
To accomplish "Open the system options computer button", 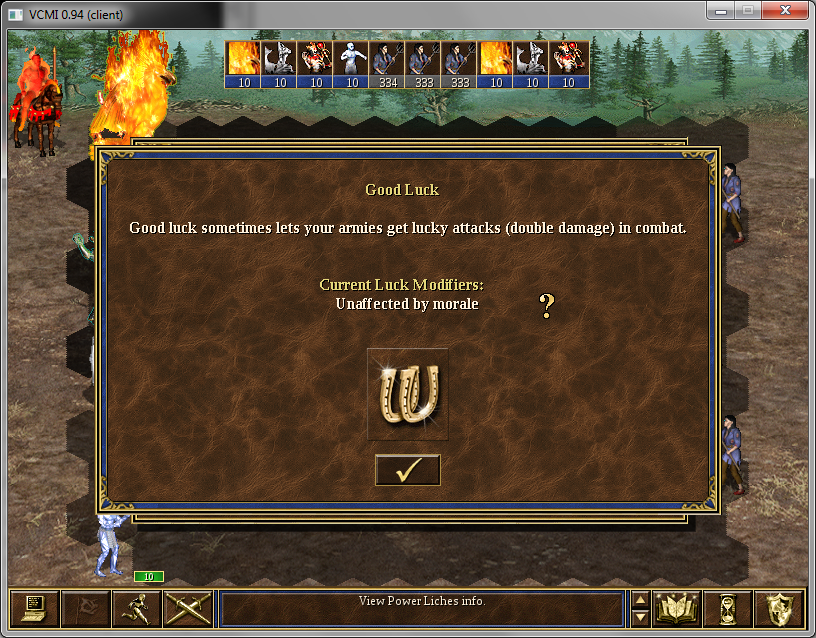I will pyautogui.click(x=34, y=608).
